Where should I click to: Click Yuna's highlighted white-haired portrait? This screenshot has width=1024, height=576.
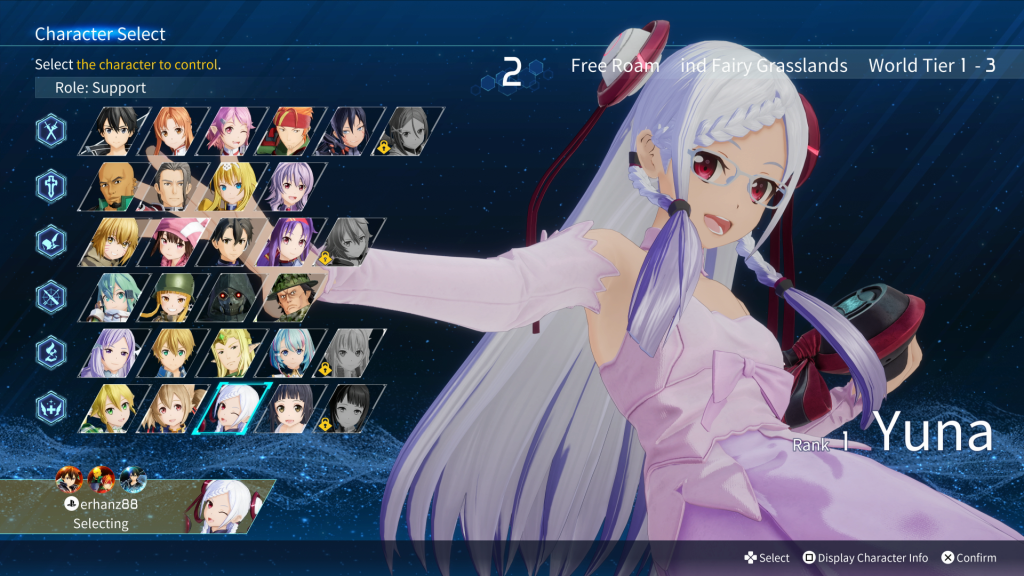[x=235, y=408]
